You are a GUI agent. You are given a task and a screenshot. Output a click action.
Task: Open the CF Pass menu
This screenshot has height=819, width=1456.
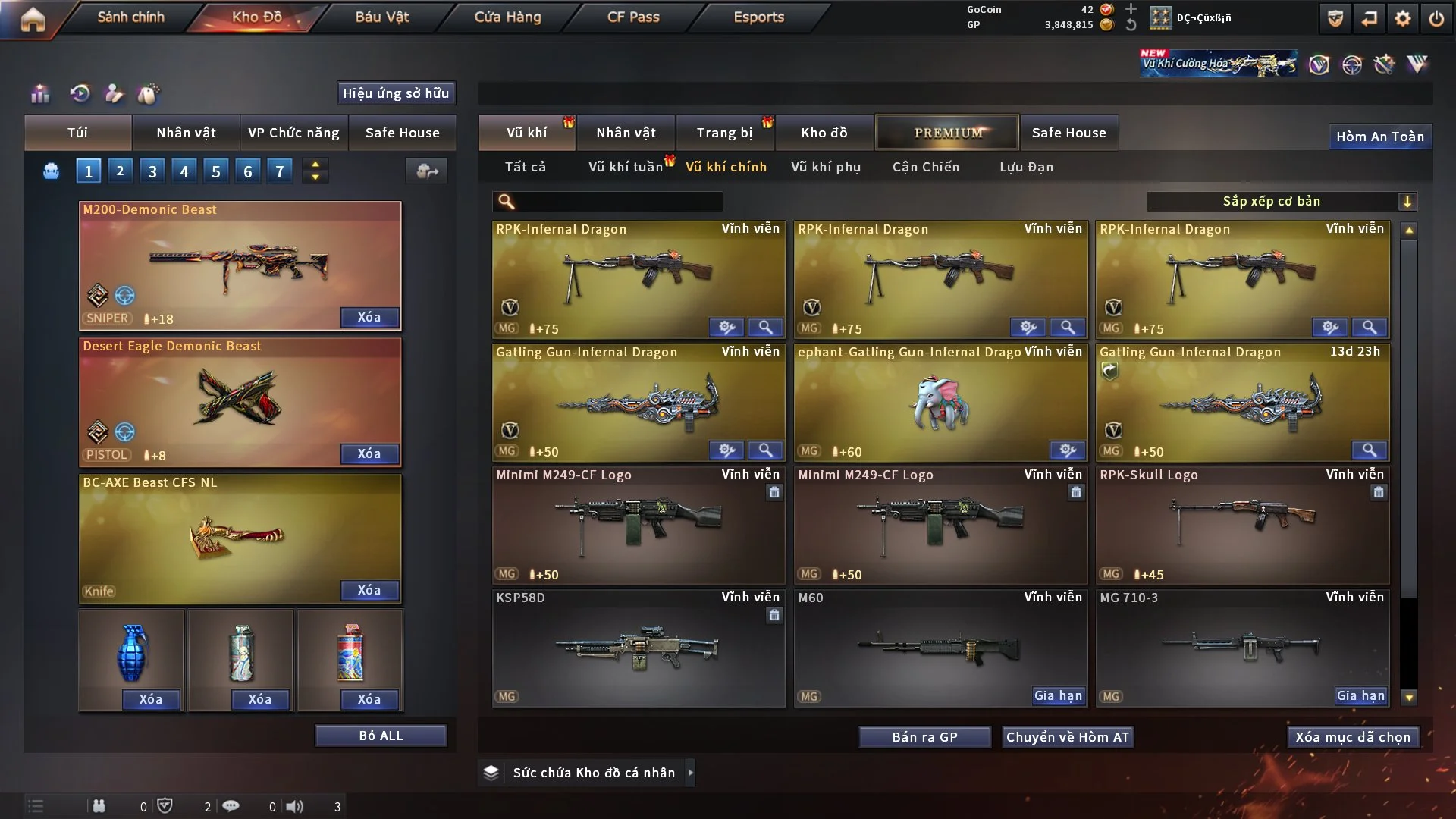pyautogui.click(x=633, y=17)
